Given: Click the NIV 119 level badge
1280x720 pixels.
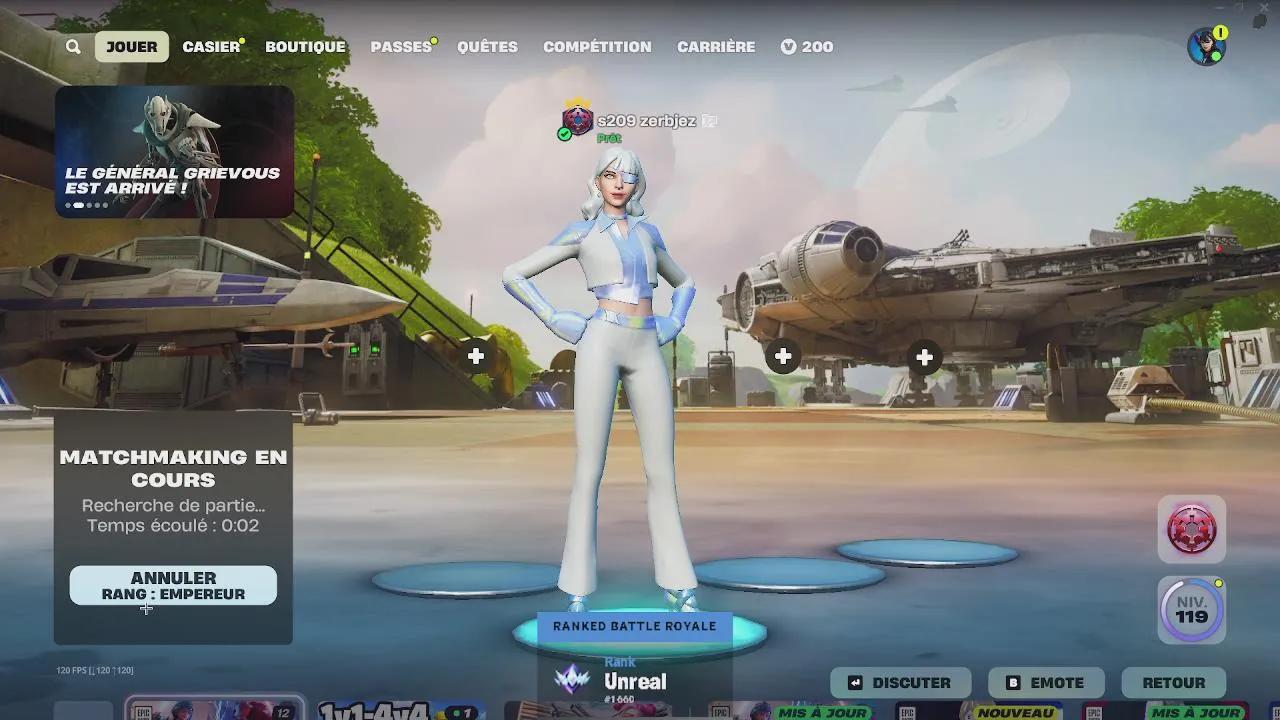Looking at the screenshot, I should 1191,610.
